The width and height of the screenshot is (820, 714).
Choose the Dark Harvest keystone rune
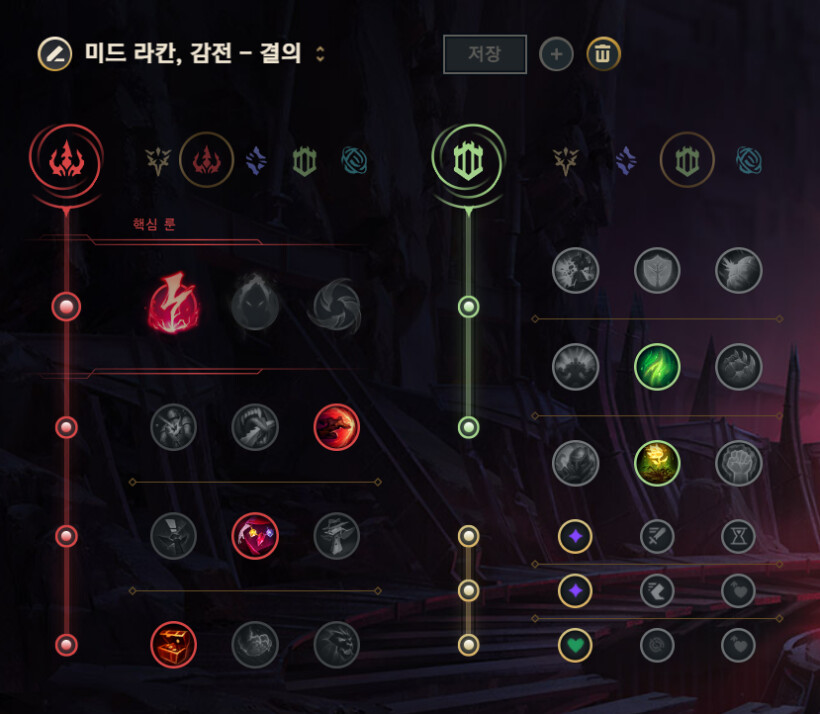255,306
